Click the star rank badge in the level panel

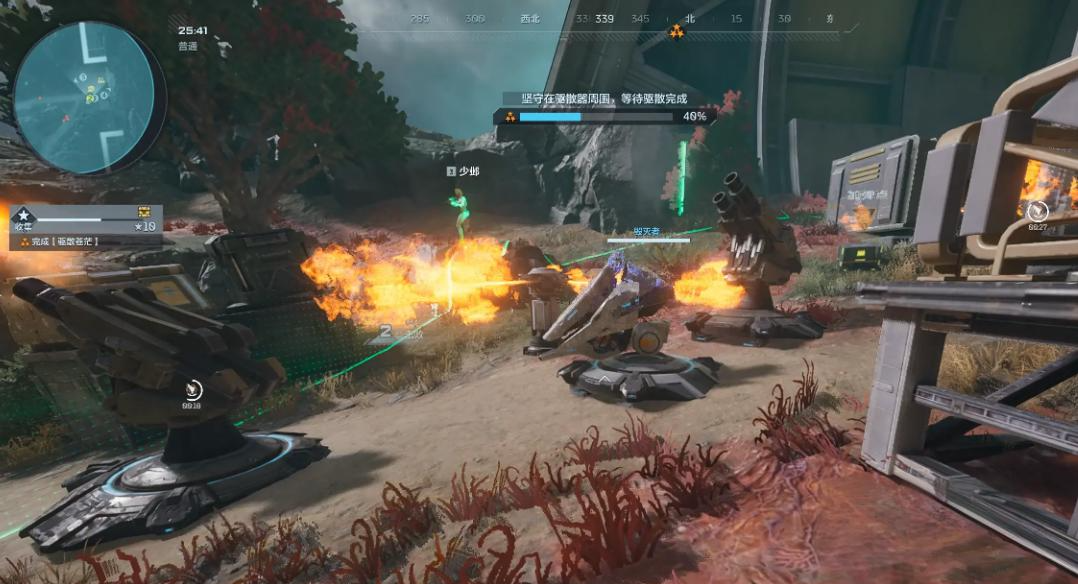[24, 214]
